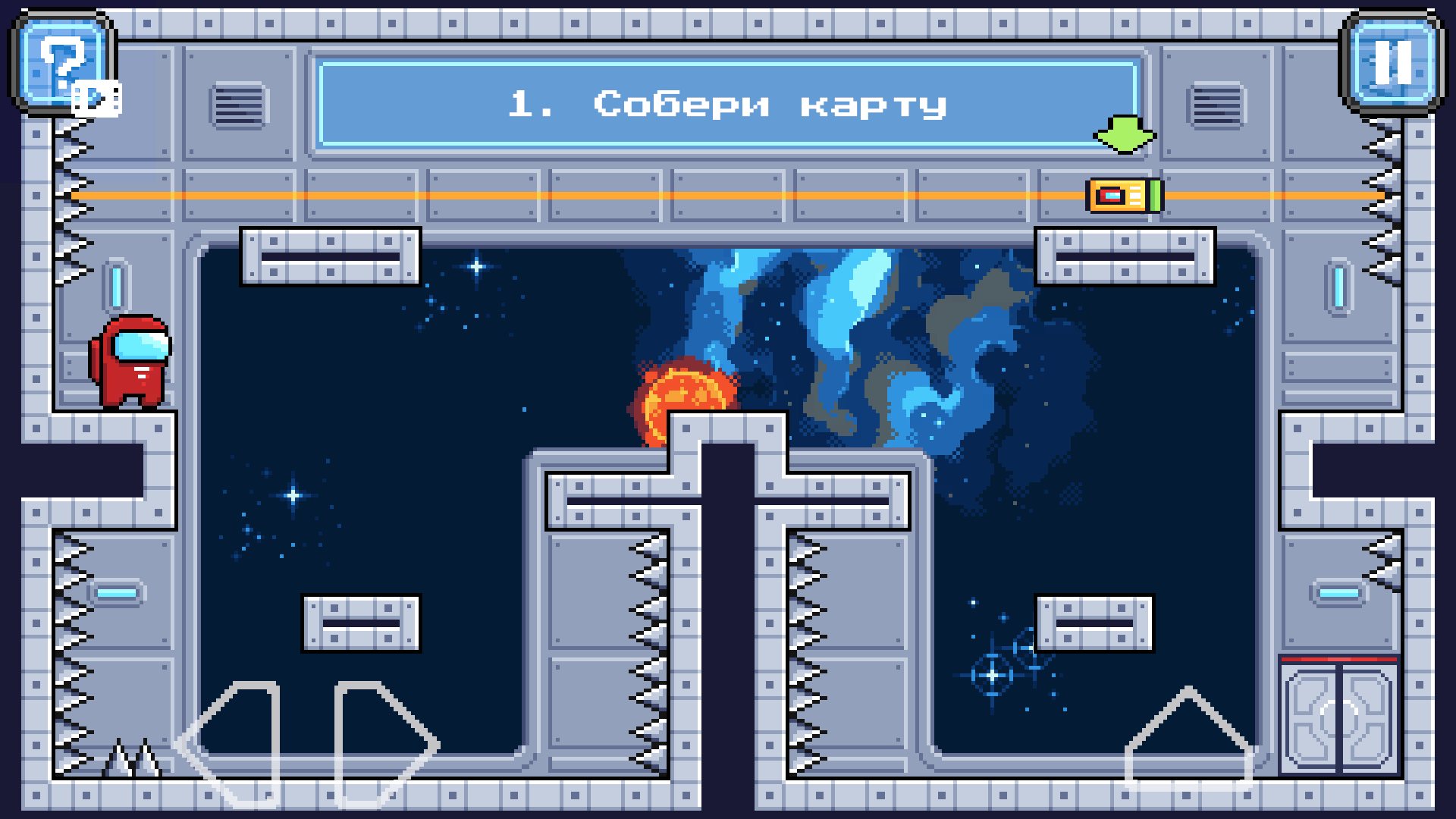Click the small white playback icon beside the question mark

click(x=96, y=97)
